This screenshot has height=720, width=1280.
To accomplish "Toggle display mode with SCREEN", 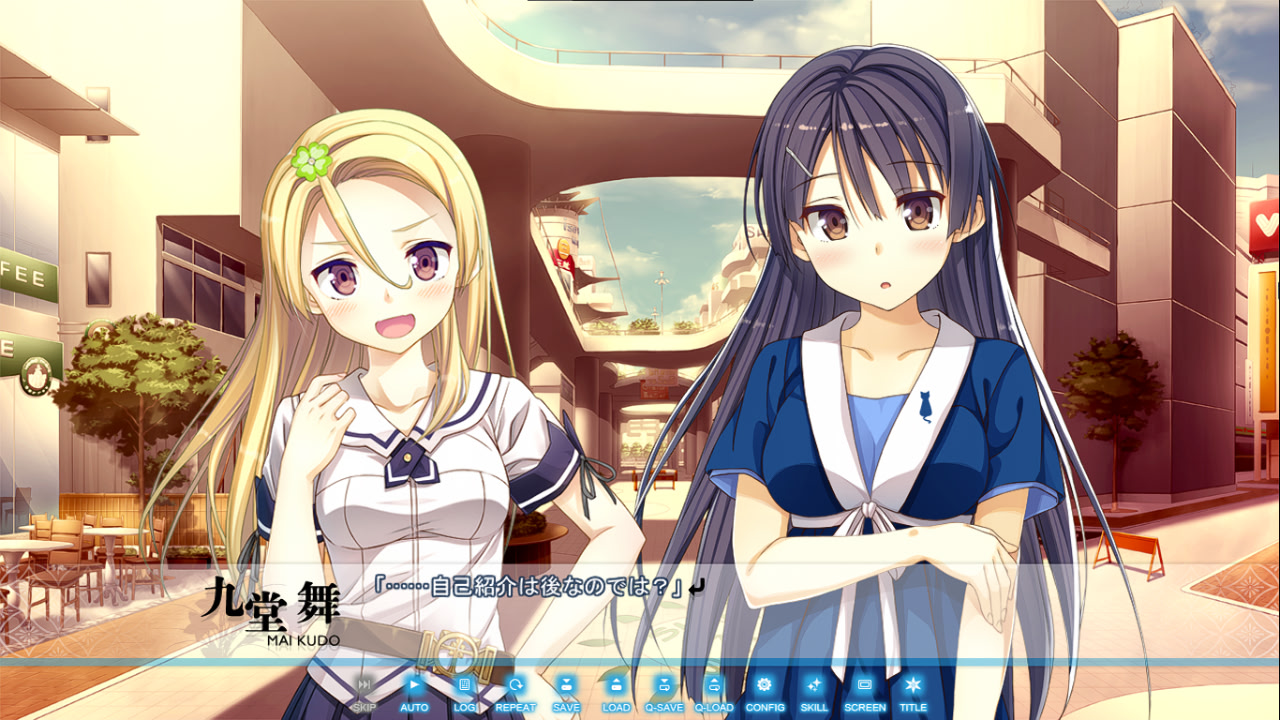I will (865, 692).
